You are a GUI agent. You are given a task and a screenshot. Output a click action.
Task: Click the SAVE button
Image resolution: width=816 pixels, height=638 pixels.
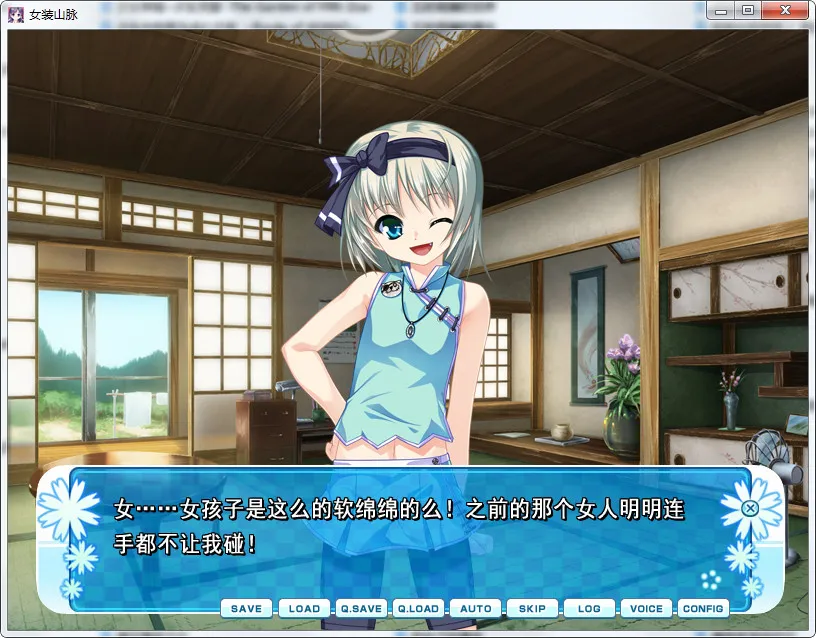[x=246, y=608]
